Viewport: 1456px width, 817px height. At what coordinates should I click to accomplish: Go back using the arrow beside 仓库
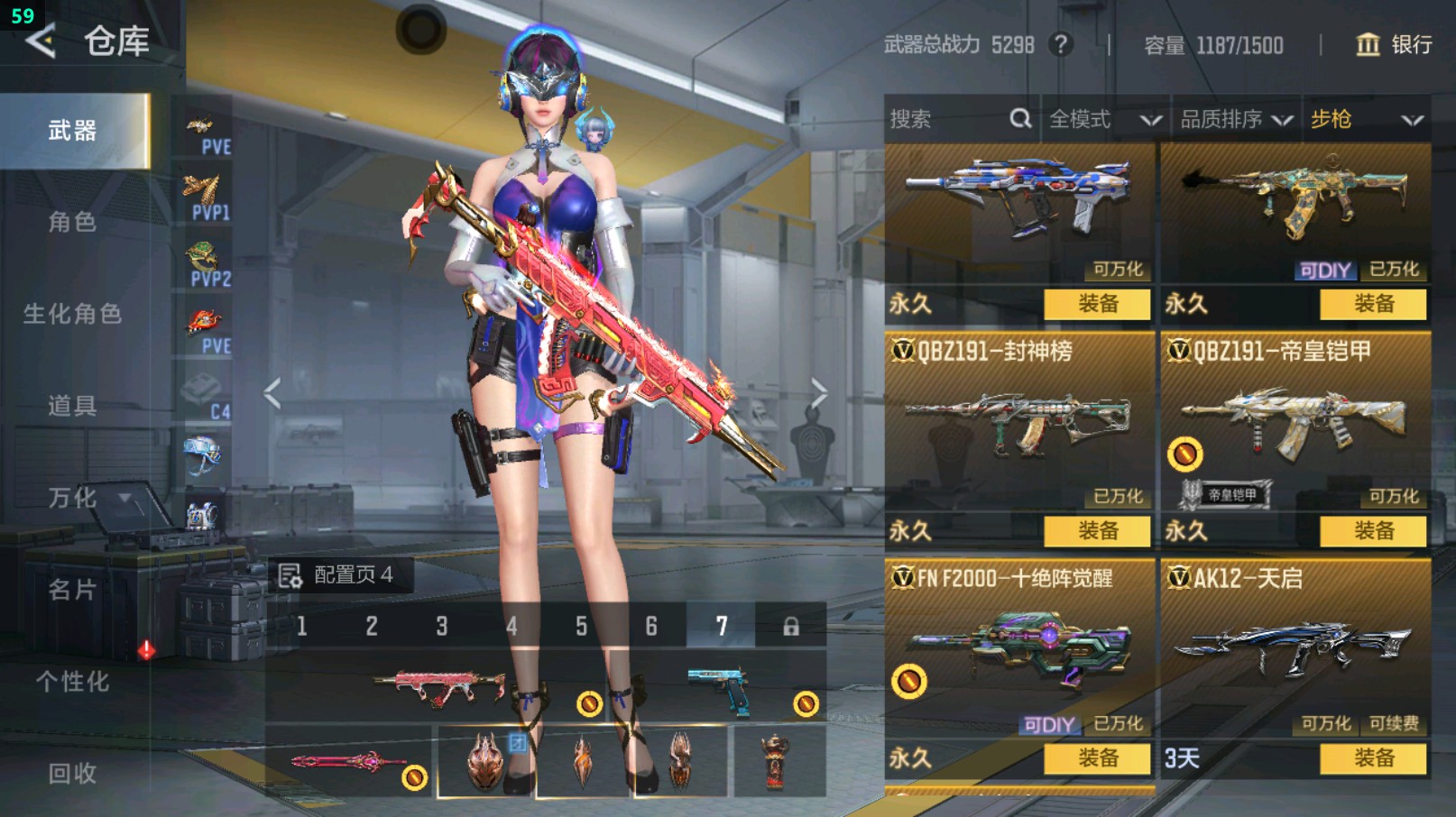click(x=41, y=41)
